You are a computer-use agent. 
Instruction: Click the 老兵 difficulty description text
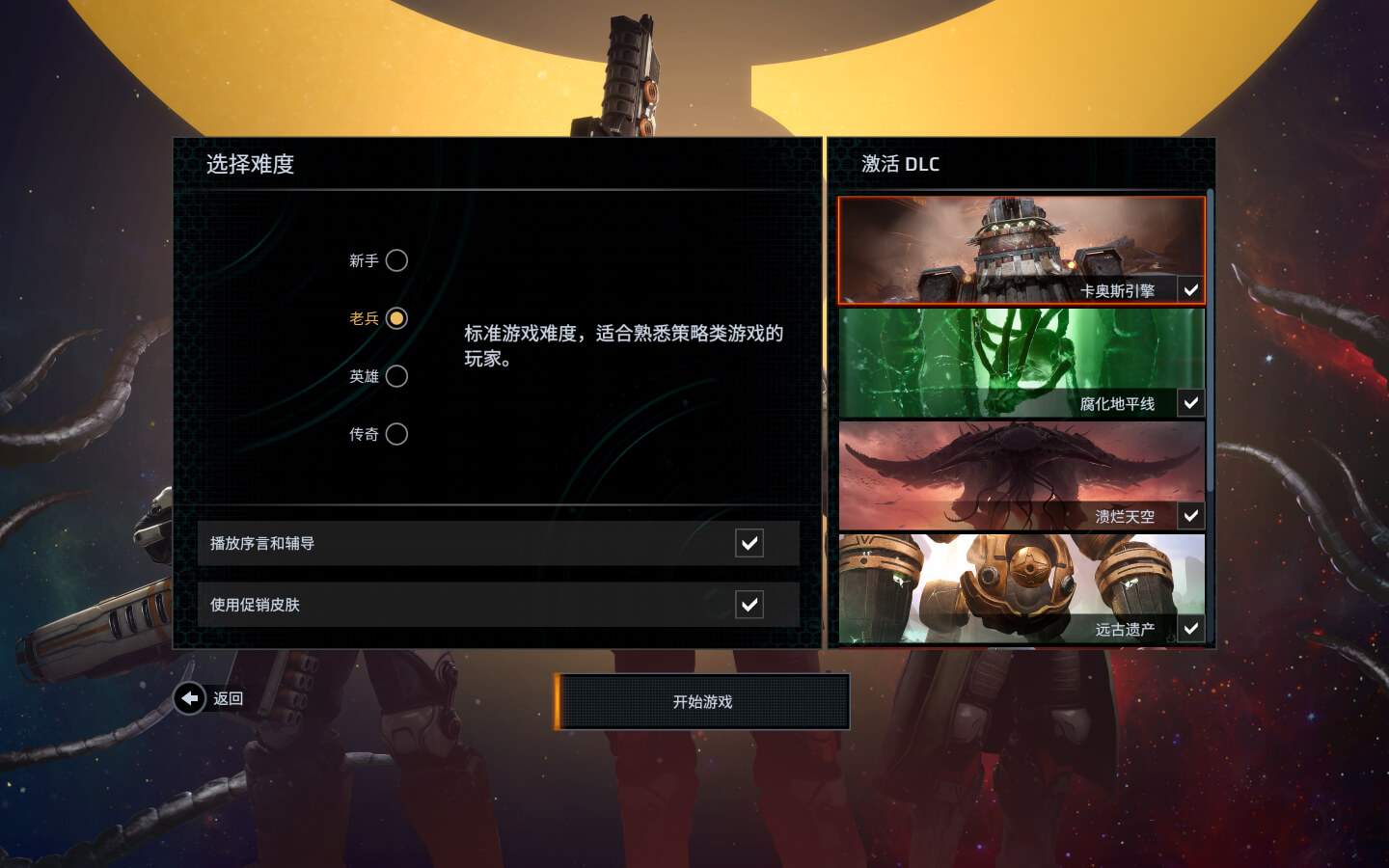coord(623,345)
